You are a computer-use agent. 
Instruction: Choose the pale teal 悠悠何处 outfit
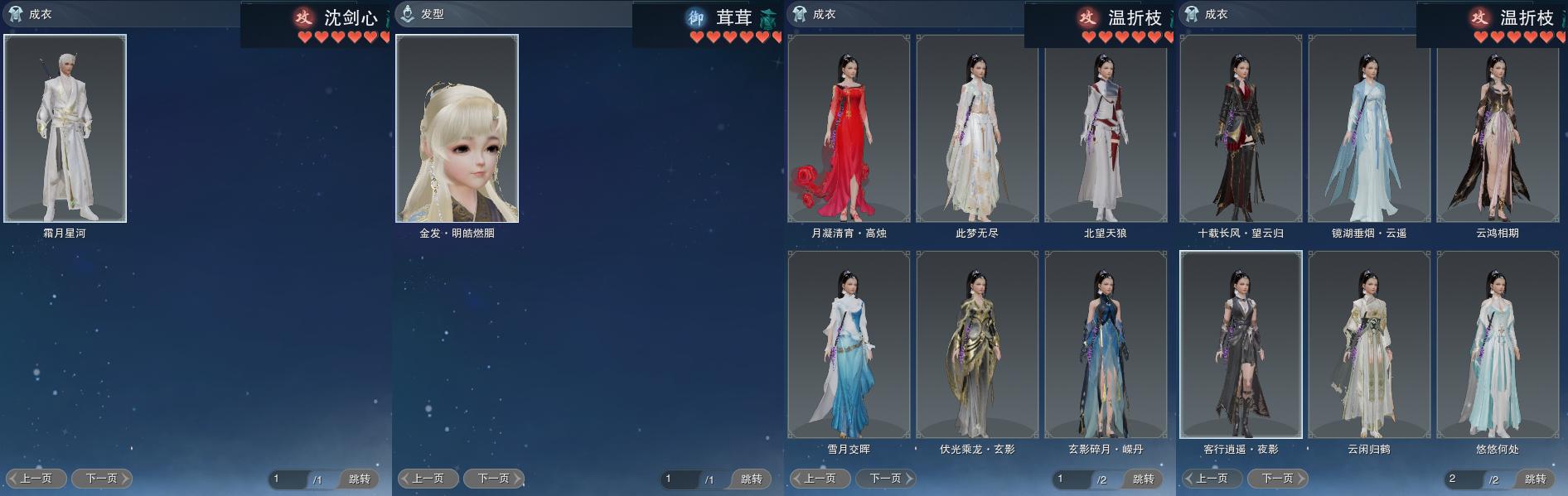1498,344
